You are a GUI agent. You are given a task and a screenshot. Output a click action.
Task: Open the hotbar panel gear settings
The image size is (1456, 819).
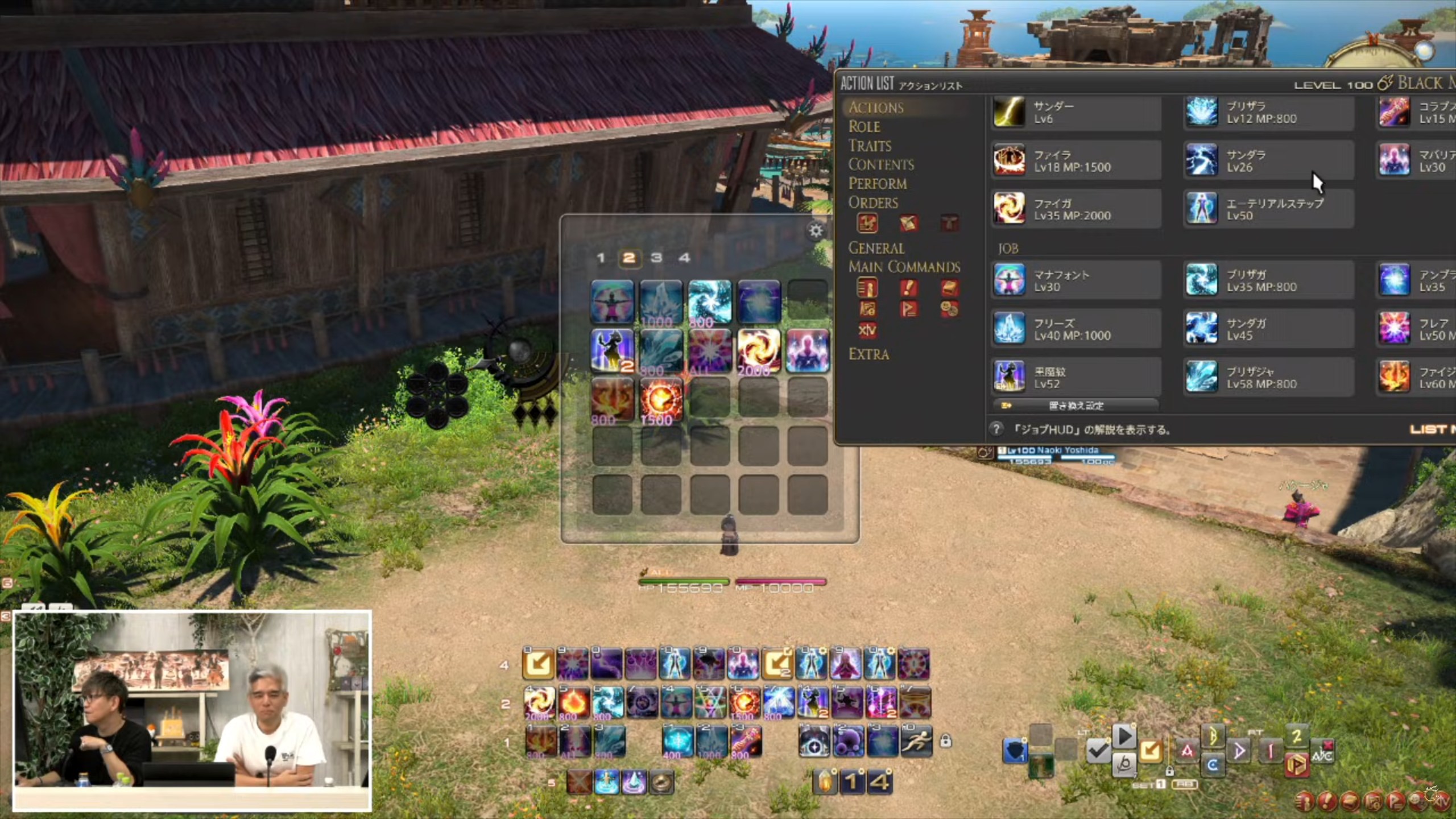point(816,230)
